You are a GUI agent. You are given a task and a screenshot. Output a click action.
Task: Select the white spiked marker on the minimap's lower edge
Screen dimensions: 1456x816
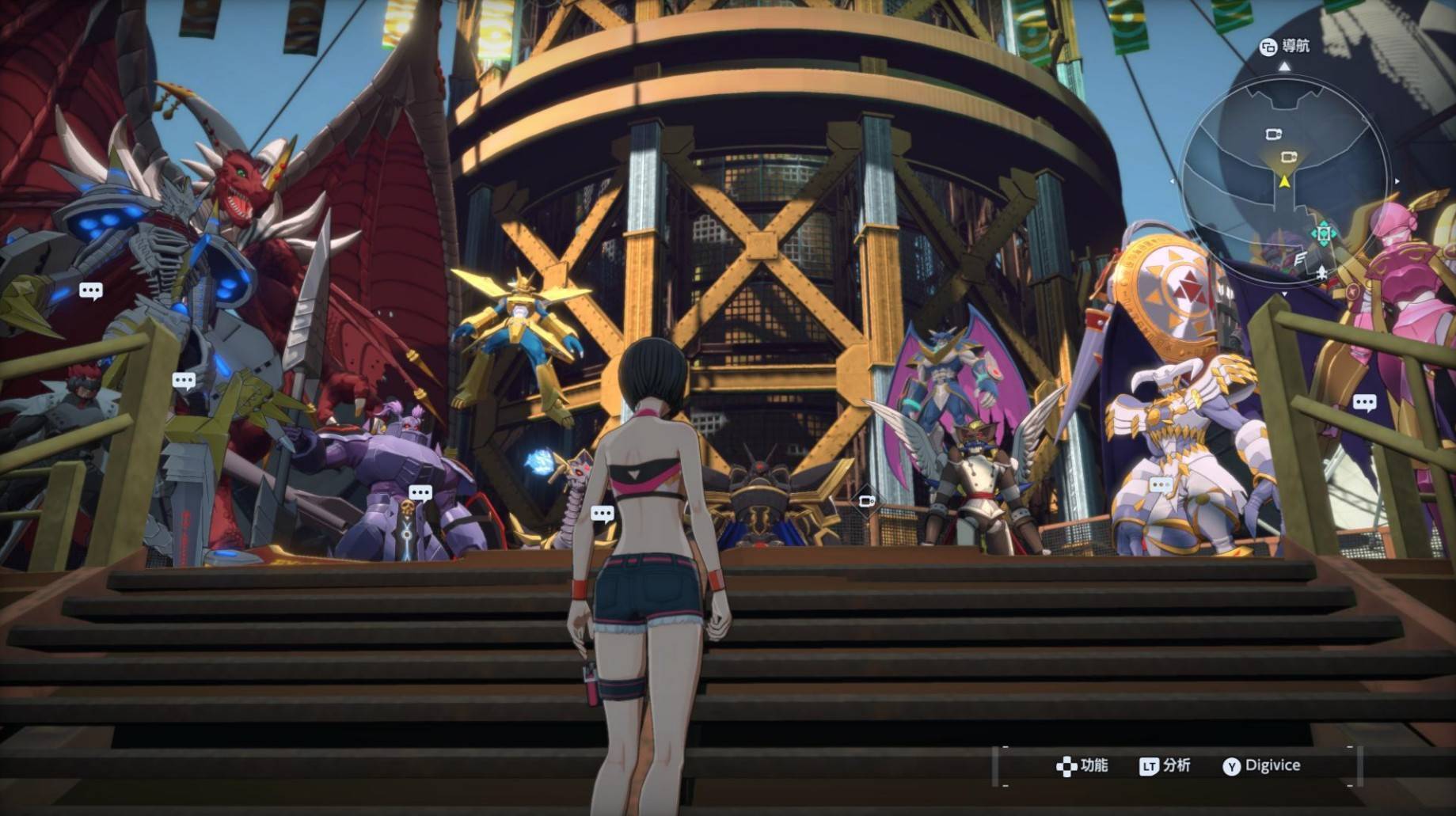click(x=1321, y=272)
